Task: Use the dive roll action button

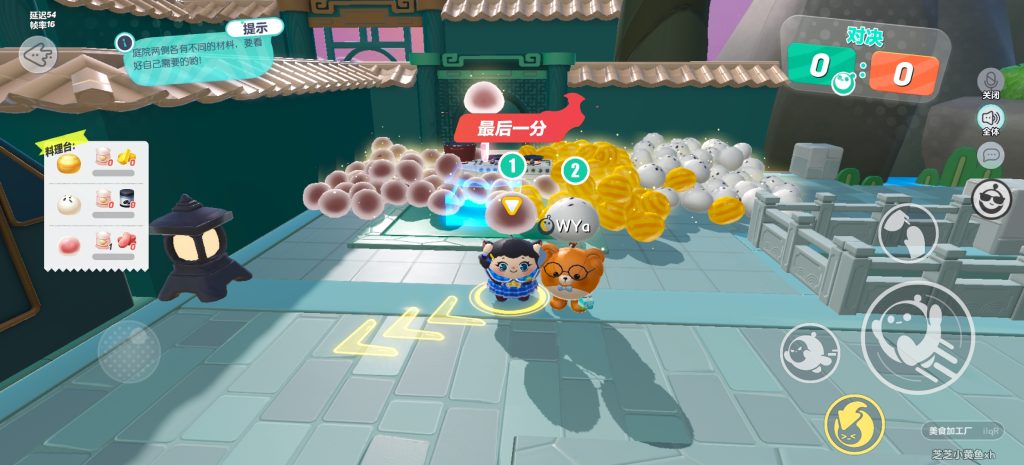Action: pyautogui.click(x=809, y=352)
